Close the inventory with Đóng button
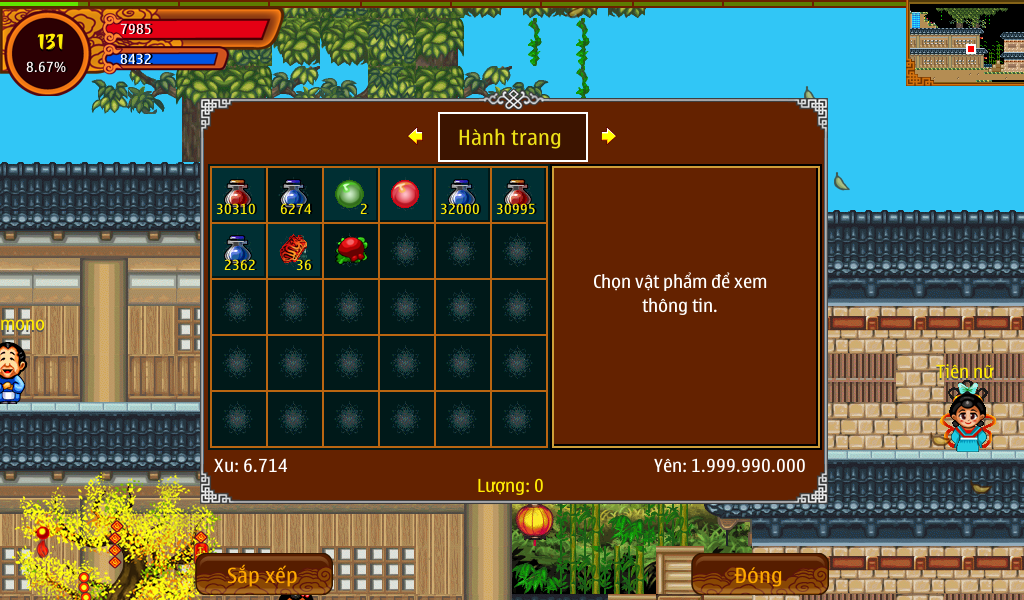1024x600 pixels. (759, 575)
